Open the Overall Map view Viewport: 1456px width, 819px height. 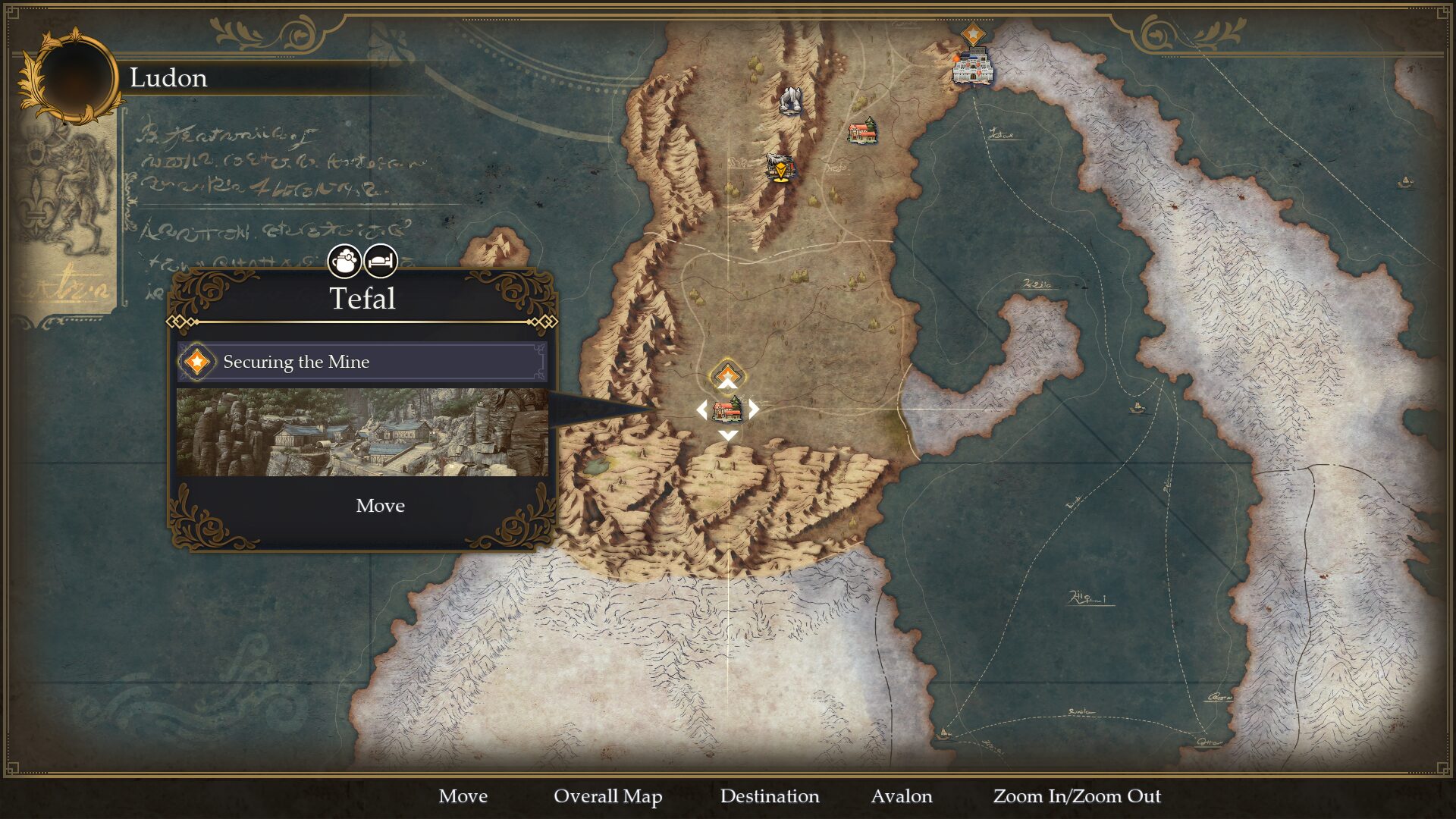(607, 796)
